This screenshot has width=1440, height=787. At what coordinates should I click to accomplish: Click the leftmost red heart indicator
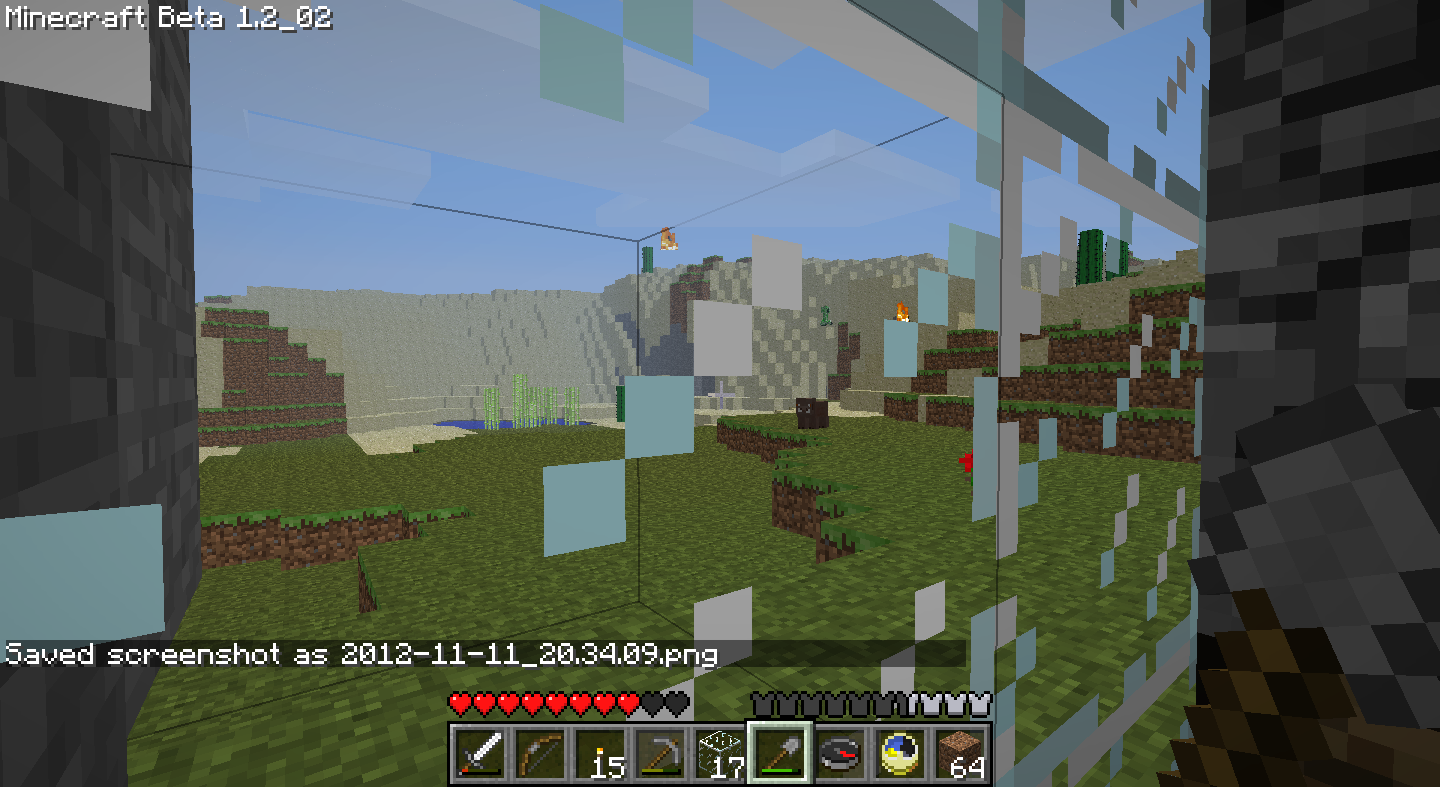(x=458, y=703)
